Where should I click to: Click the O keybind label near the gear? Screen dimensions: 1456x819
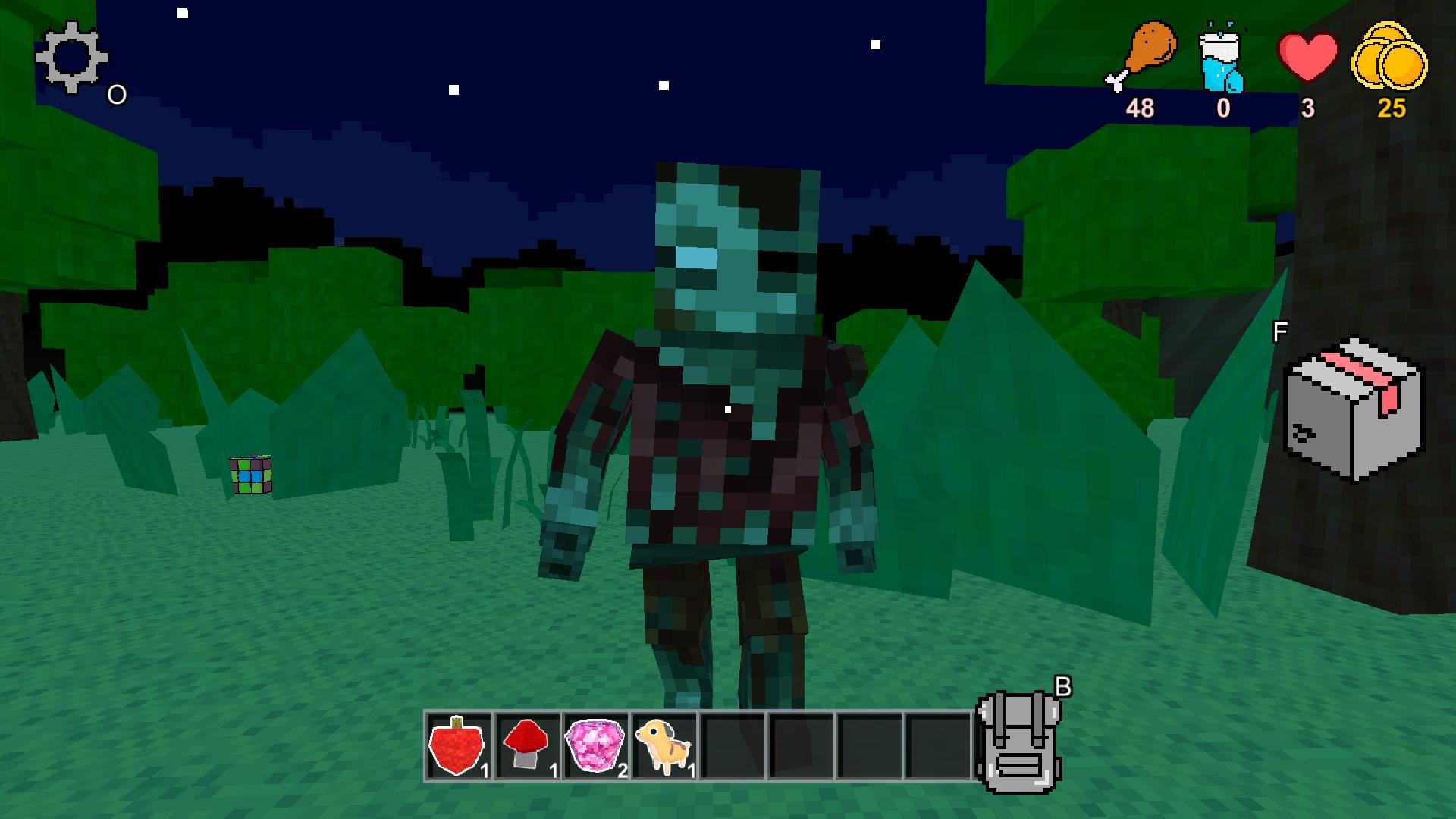click(x=116, y=95)
